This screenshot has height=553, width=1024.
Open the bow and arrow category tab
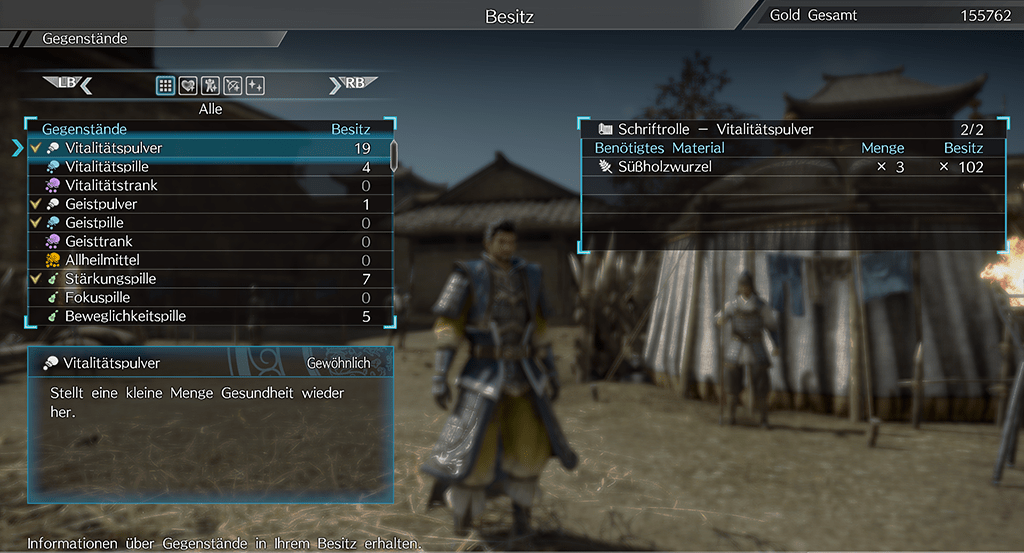point(233,86)
